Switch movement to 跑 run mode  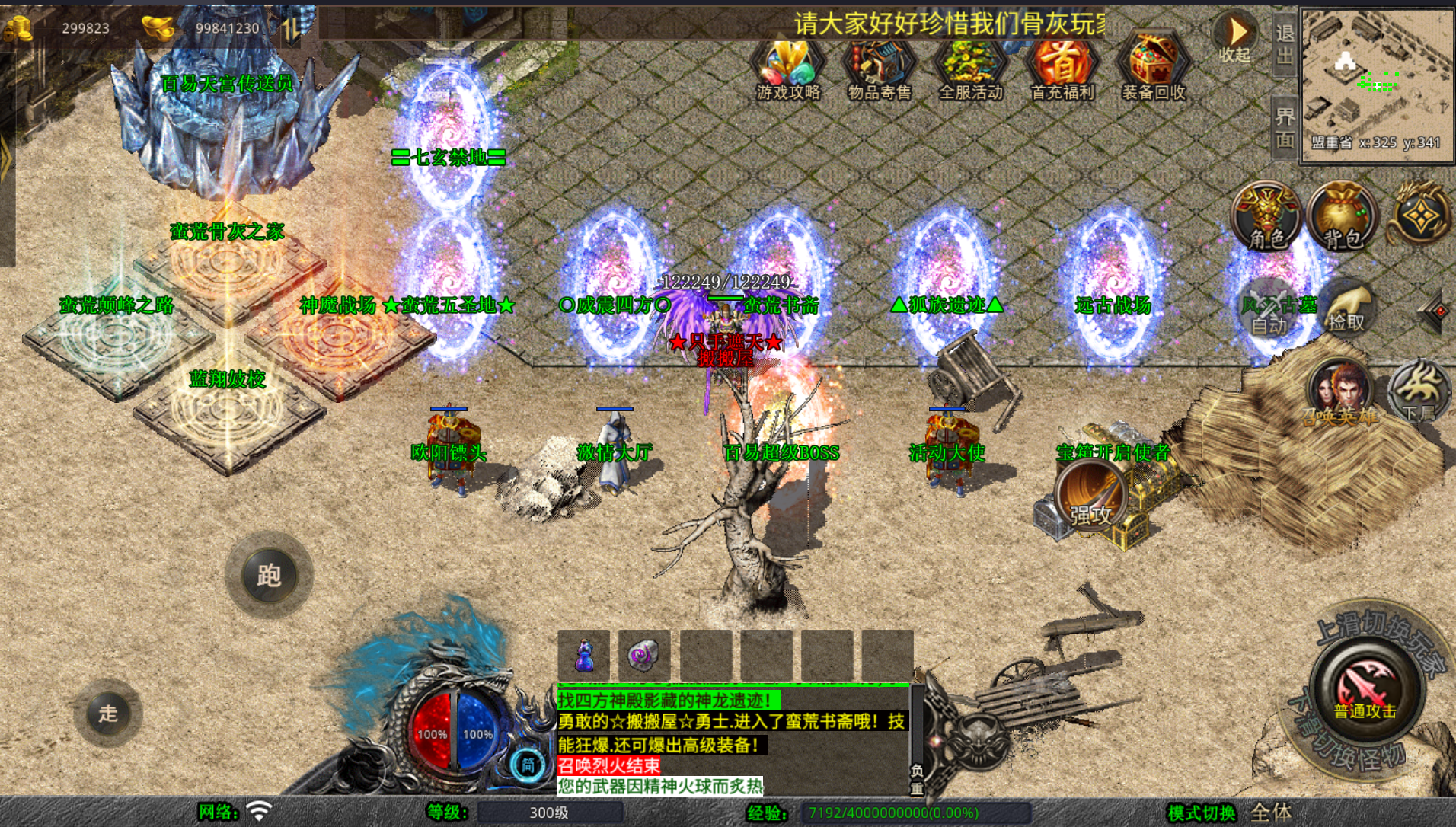pyautogui.click(x=269, y=575)
